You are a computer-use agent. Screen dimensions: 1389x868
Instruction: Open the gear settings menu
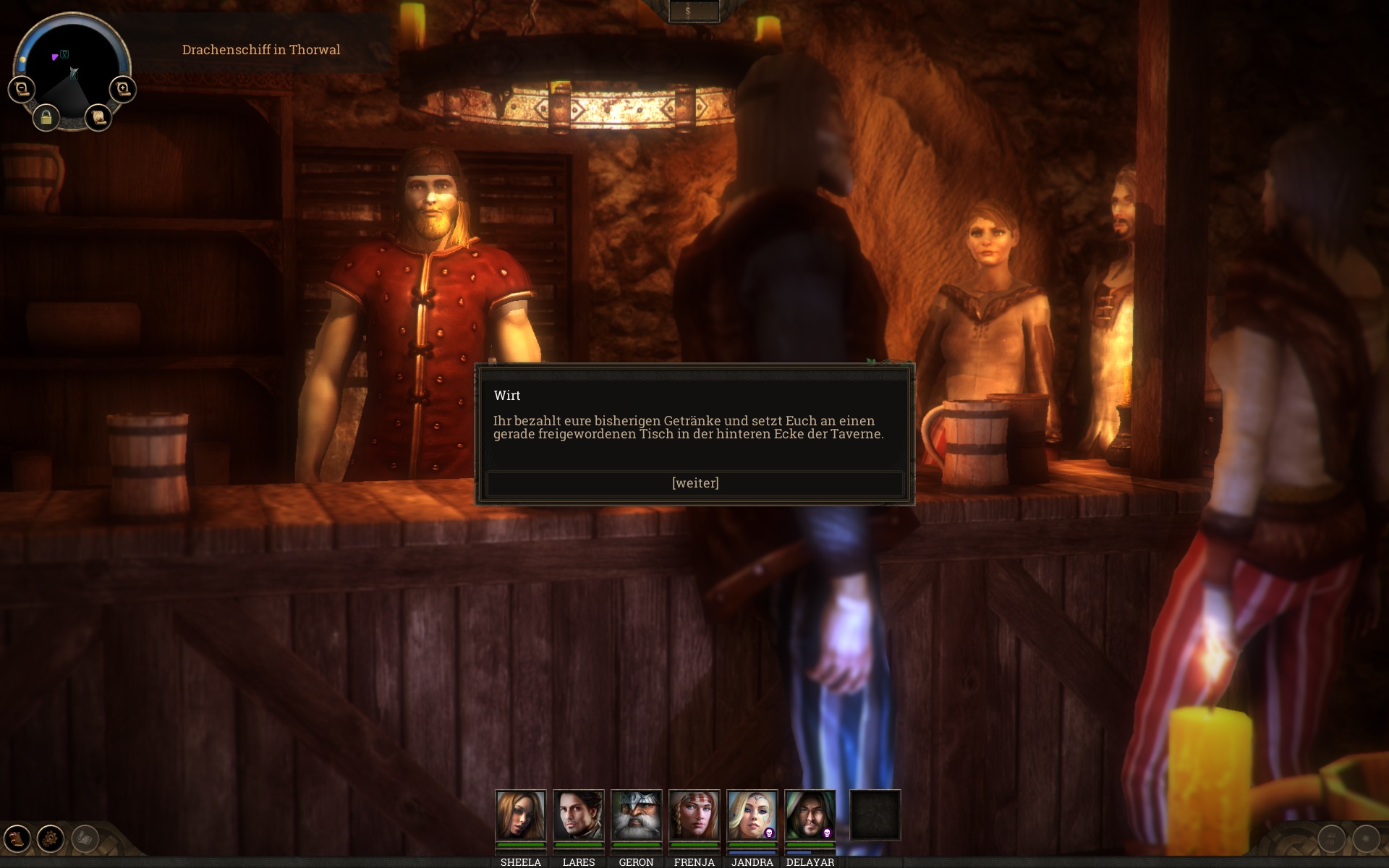(51, 839)
